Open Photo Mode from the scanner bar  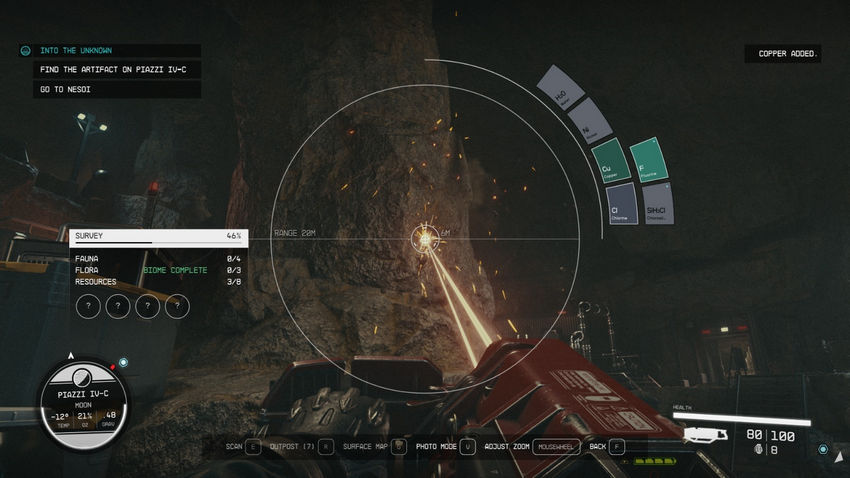[443, 446]
